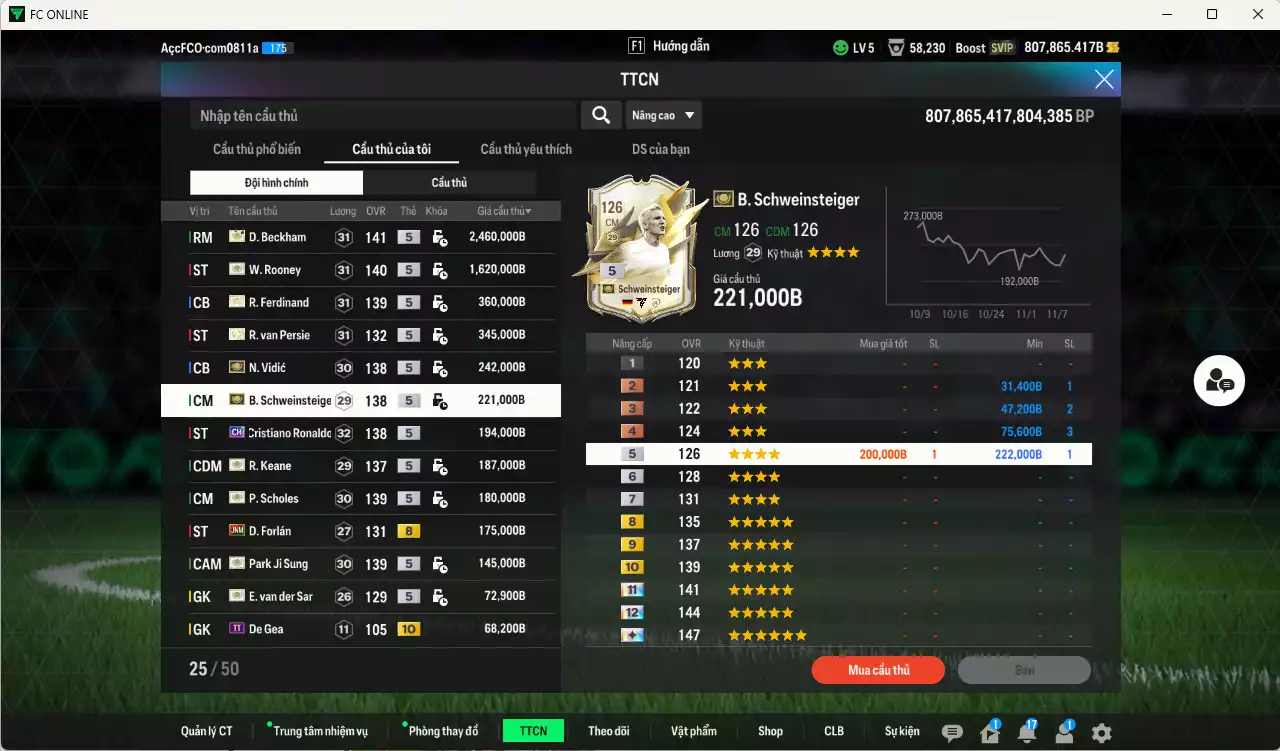This screenshot has width=1280, height=751.
Task: Open the Nâng cao dropdown
Action: 663,115
